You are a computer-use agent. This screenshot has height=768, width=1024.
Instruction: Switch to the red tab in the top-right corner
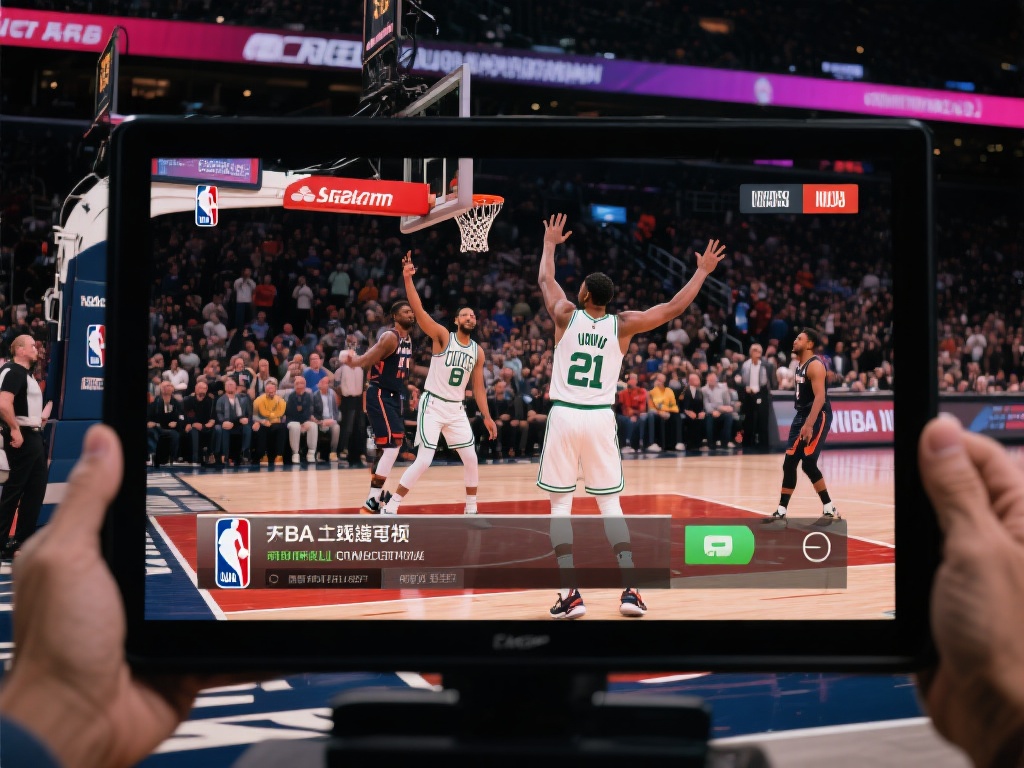830,198
